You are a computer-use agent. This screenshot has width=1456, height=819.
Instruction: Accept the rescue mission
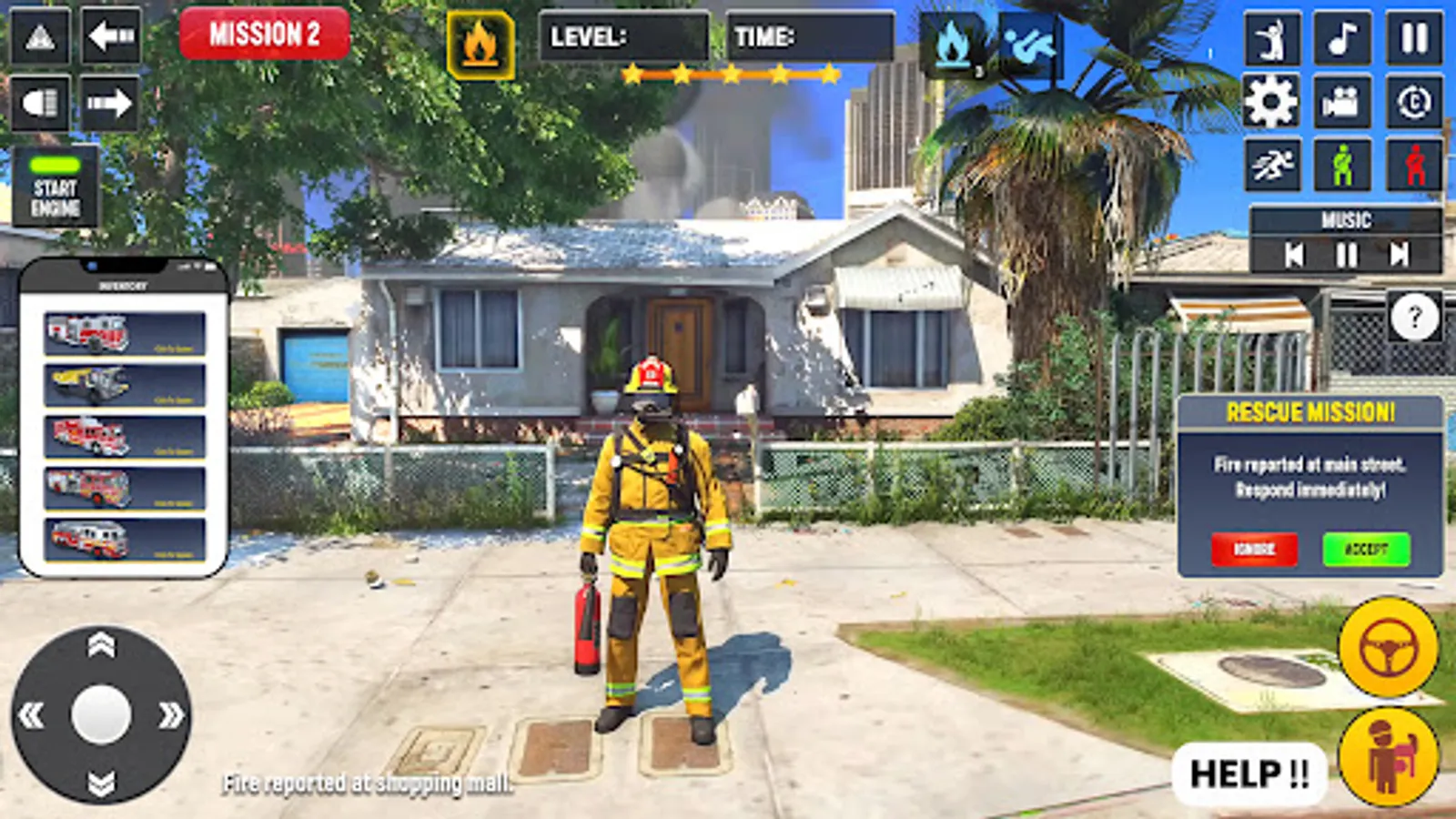pyautogui.click(x=1367, y=550)
